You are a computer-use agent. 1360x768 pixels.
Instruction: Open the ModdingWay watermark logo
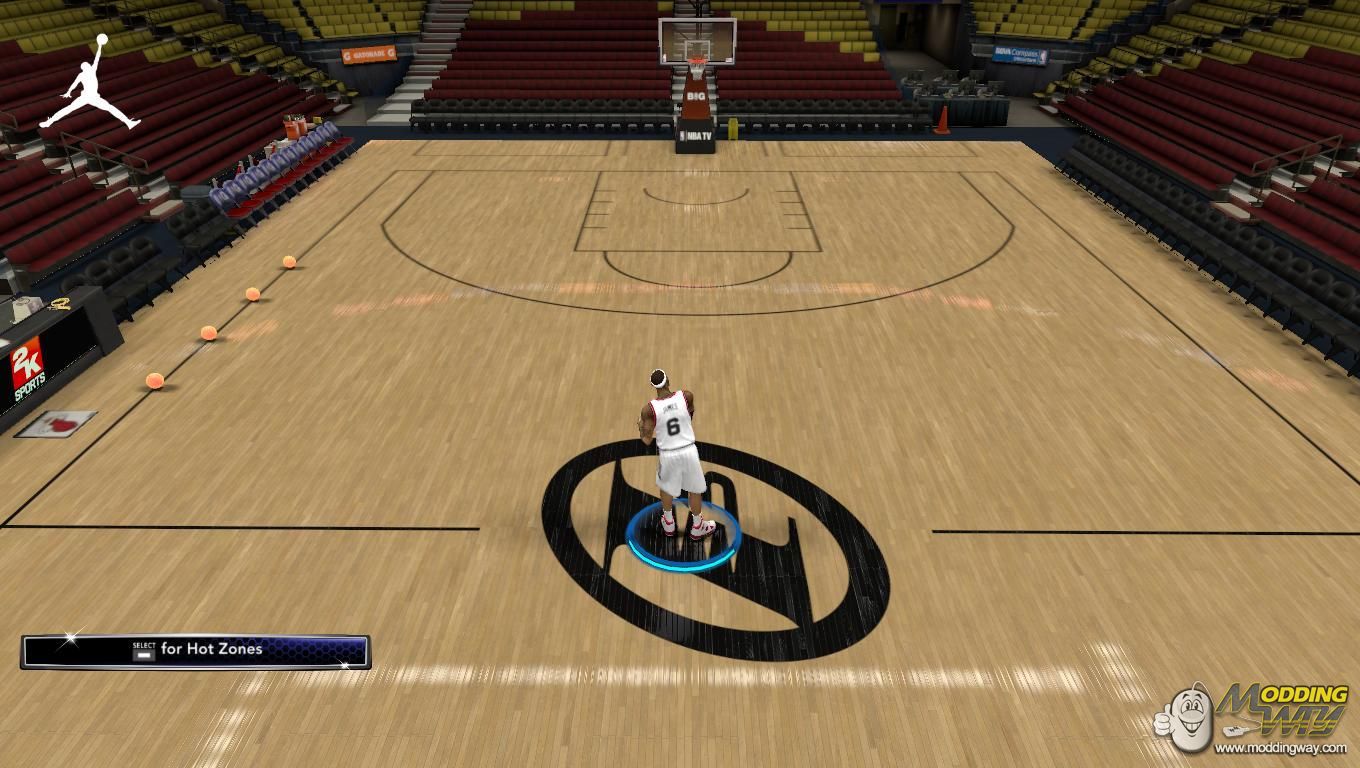coord(1253,716)
